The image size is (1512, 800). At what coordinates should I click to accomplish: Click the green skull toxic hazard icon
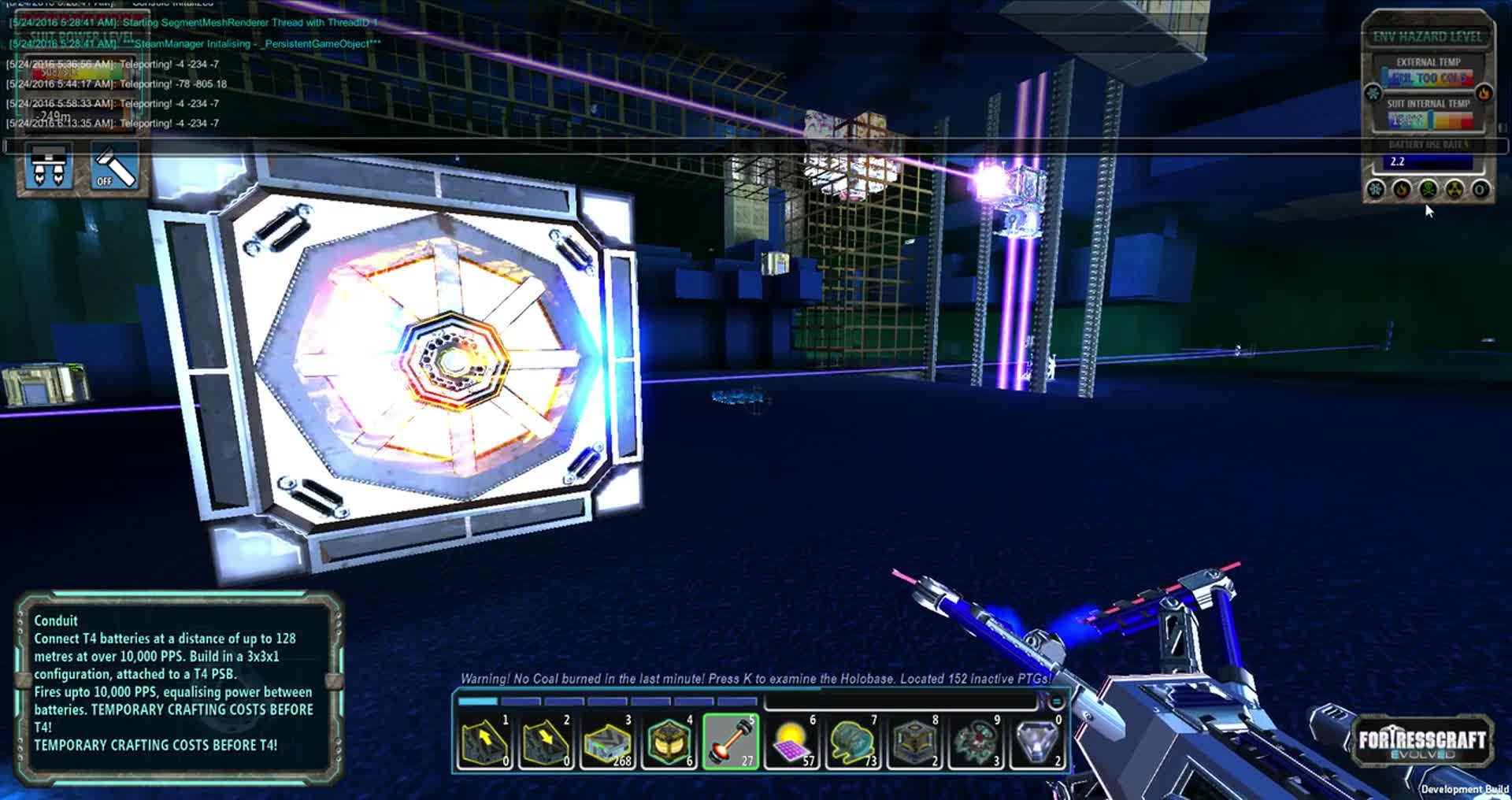coord(1428,190)
